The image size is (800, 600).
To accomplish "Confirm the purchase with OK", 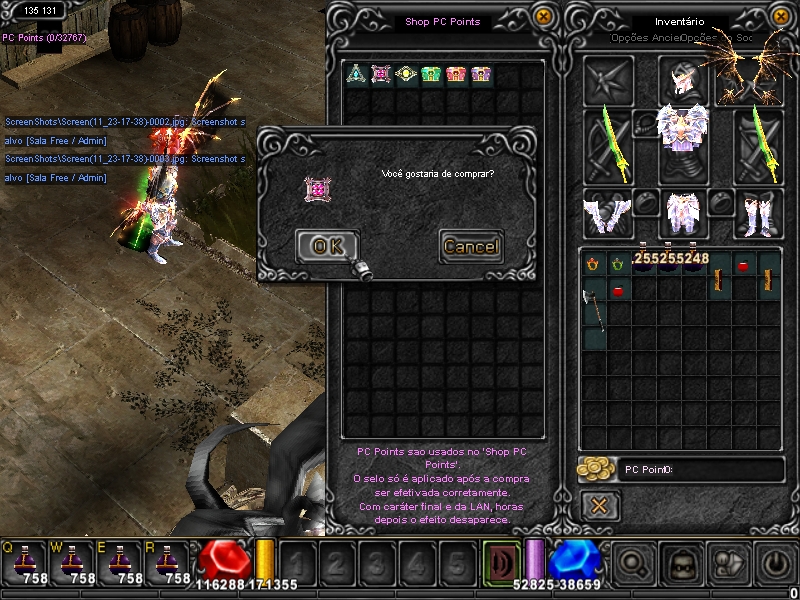I will 327,246.
